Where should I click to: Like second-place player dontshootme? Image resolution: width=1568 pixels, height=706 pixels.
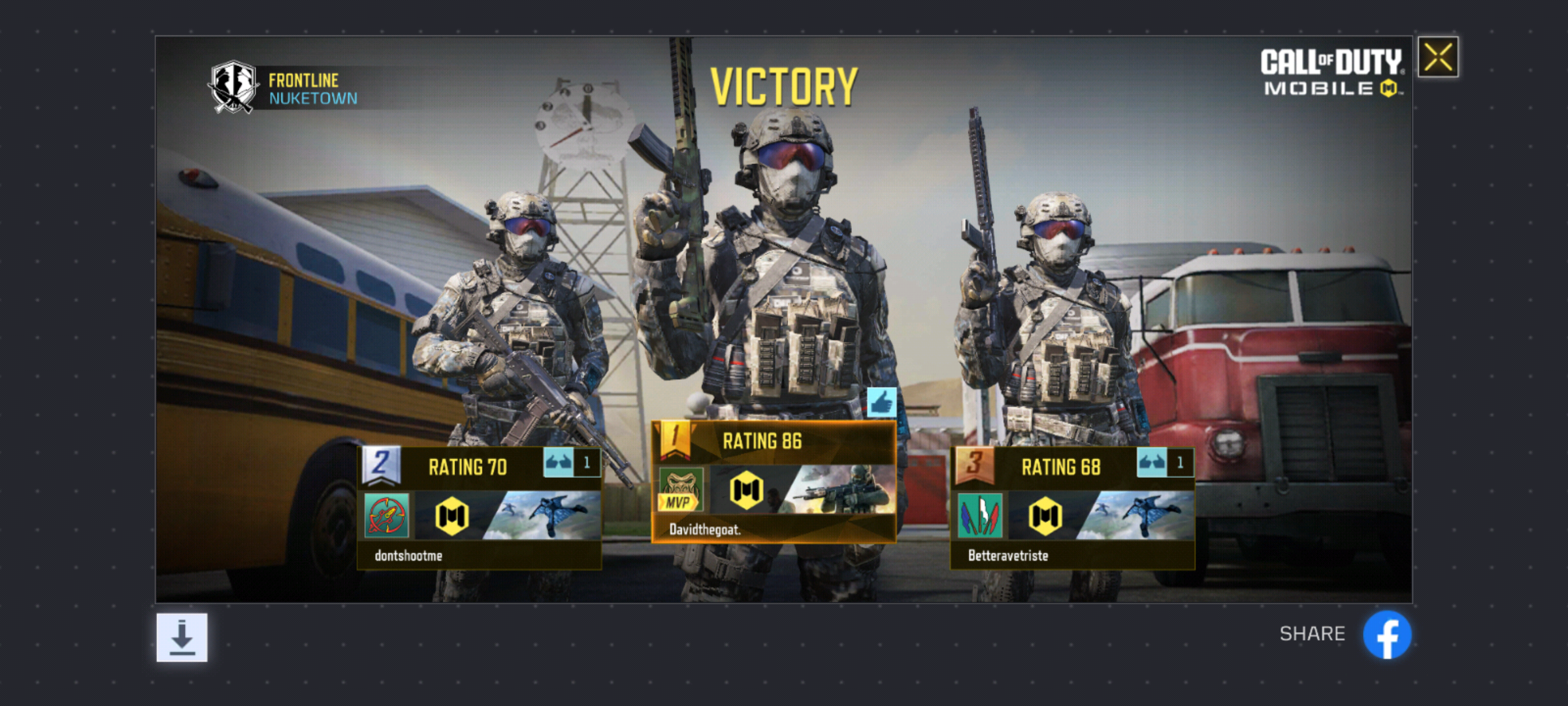point(559,463)
